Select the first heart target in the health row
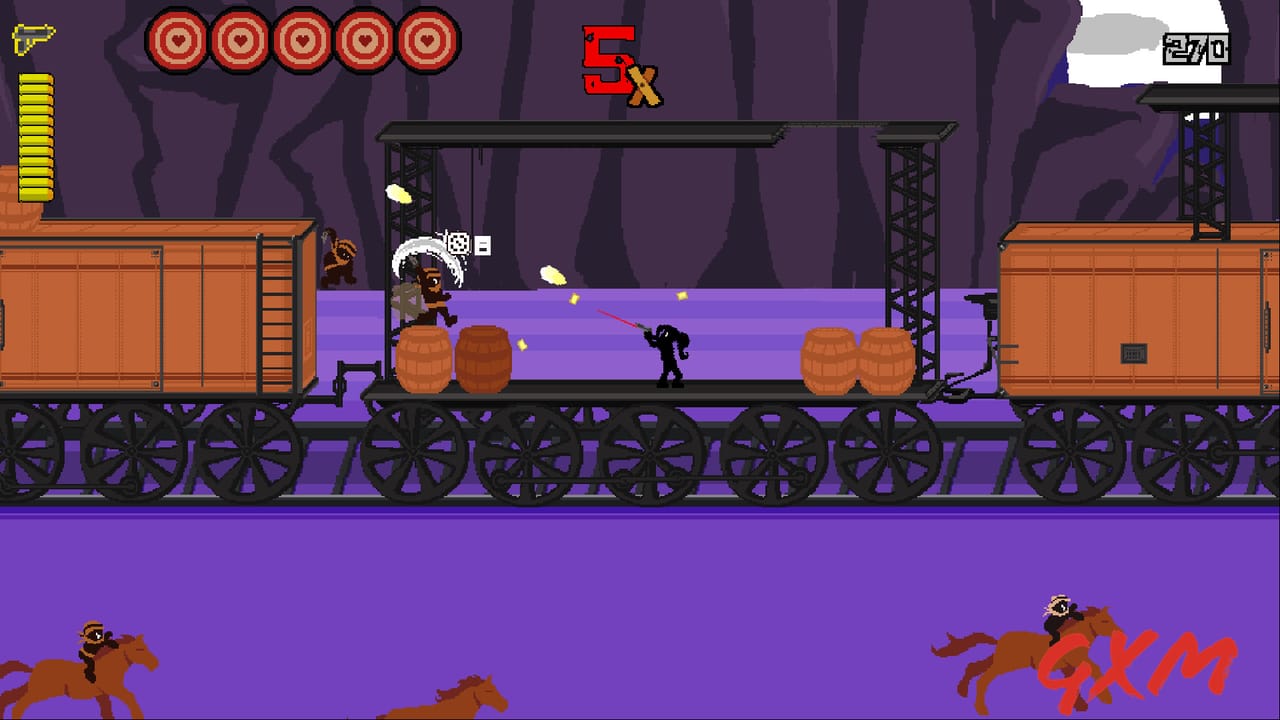Viewport: 1280px width, 720px height. 180,40
